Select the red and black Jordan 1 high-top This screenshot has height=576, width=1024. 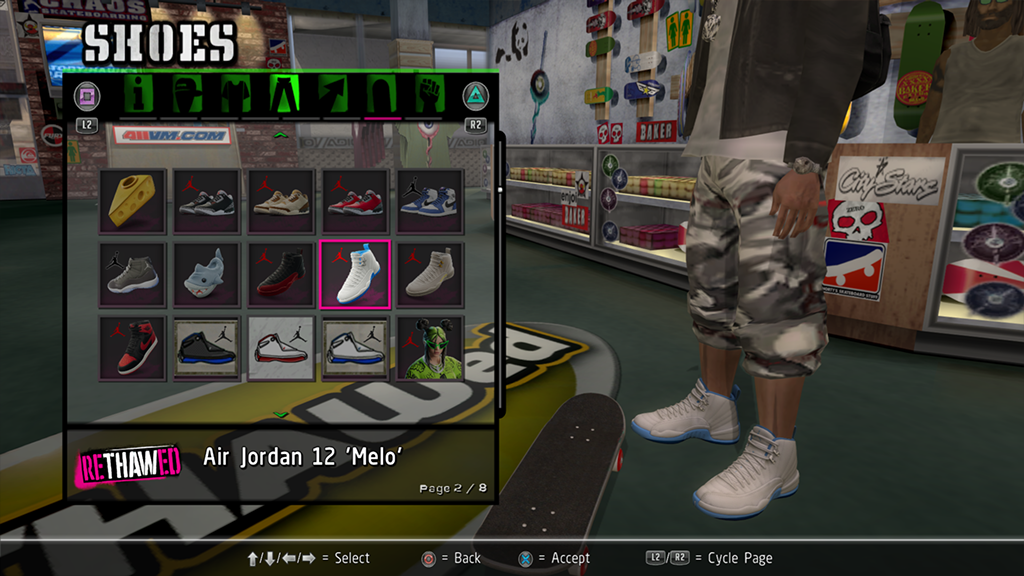[131, 347]
